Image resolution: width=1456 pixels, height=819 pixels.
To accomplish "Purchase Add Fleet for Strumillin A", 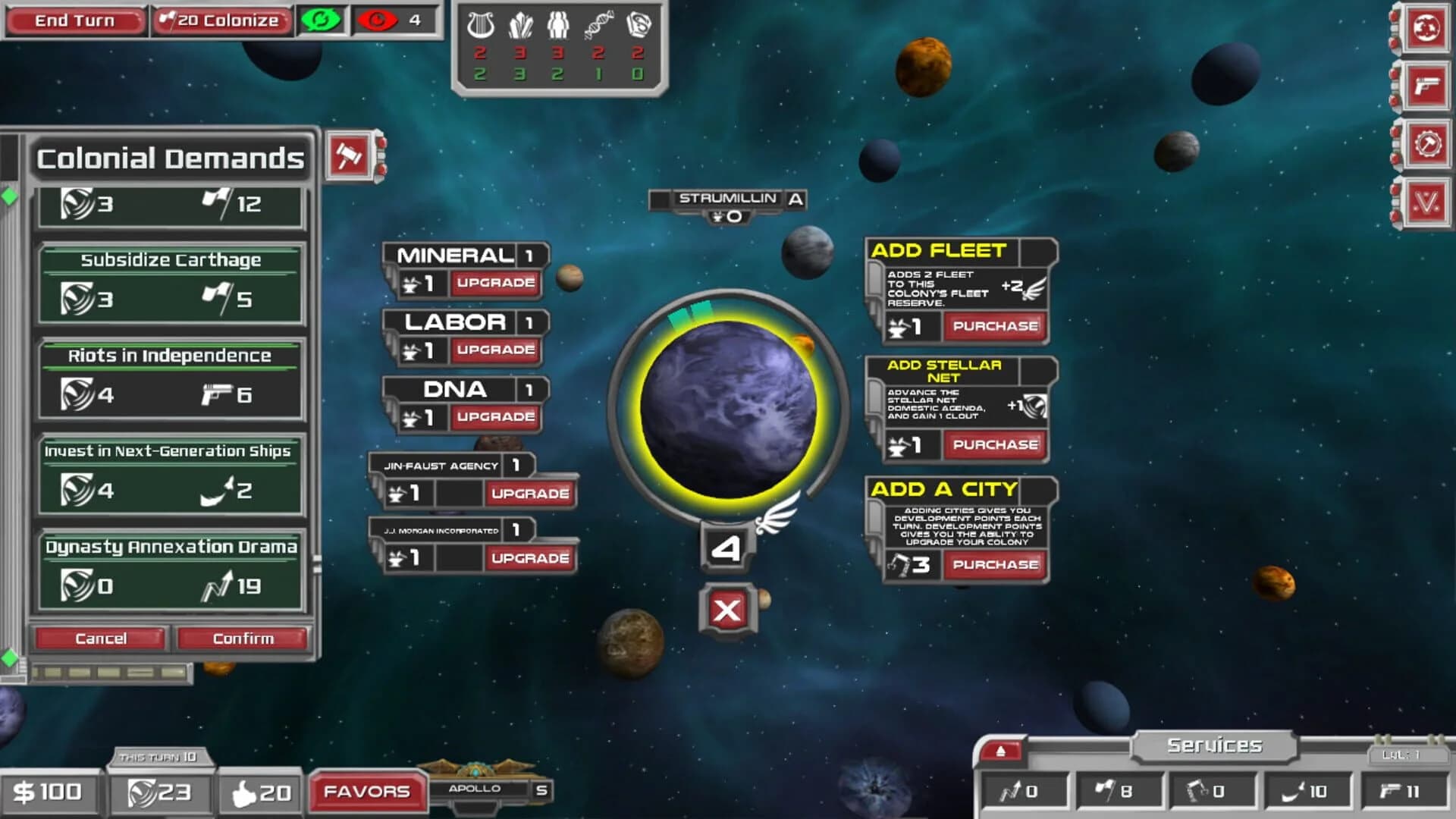I will coord(994,326).
